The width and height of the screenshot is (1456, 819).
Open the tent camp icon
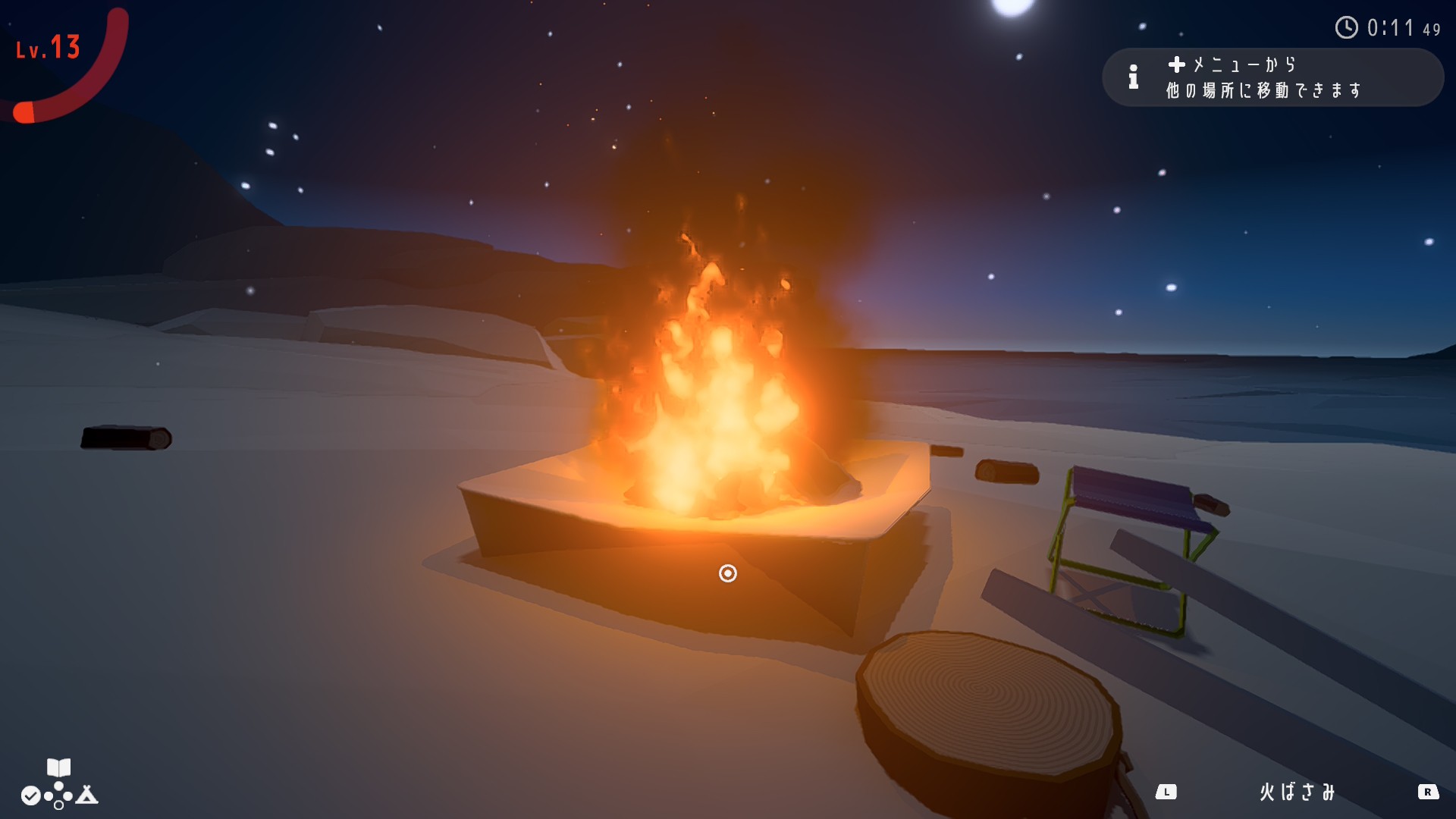click(x=87, y=795)
